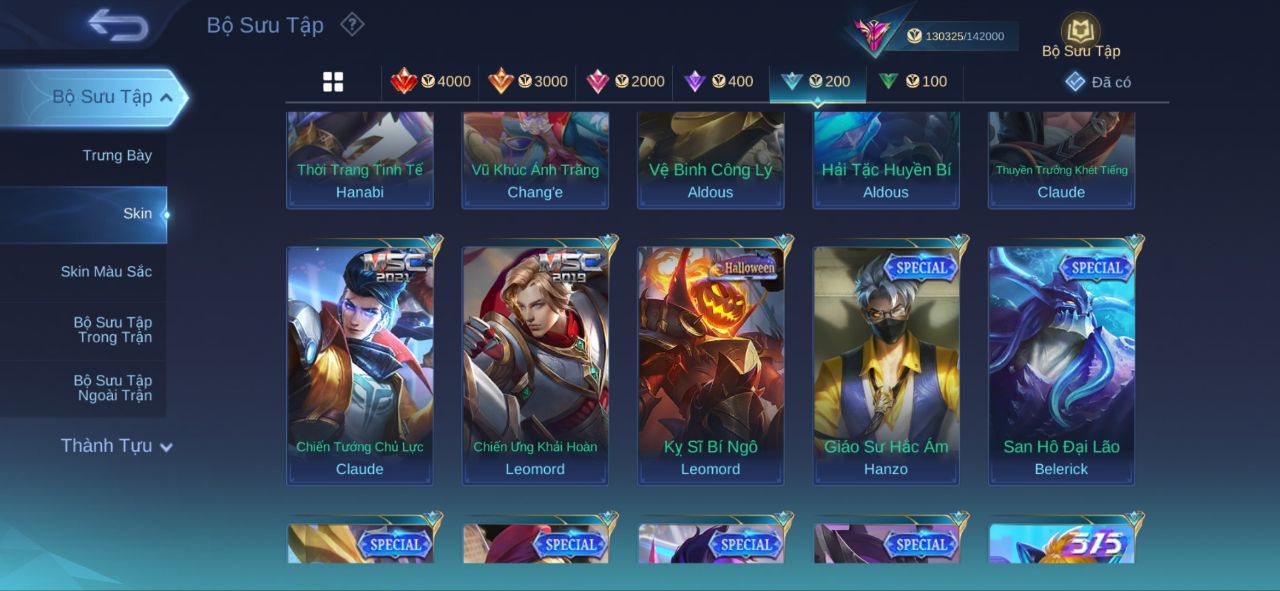Open the Bộ Sưu Tập book icon
This screenshot has width=1280, height=591.
coord(1080,33)
